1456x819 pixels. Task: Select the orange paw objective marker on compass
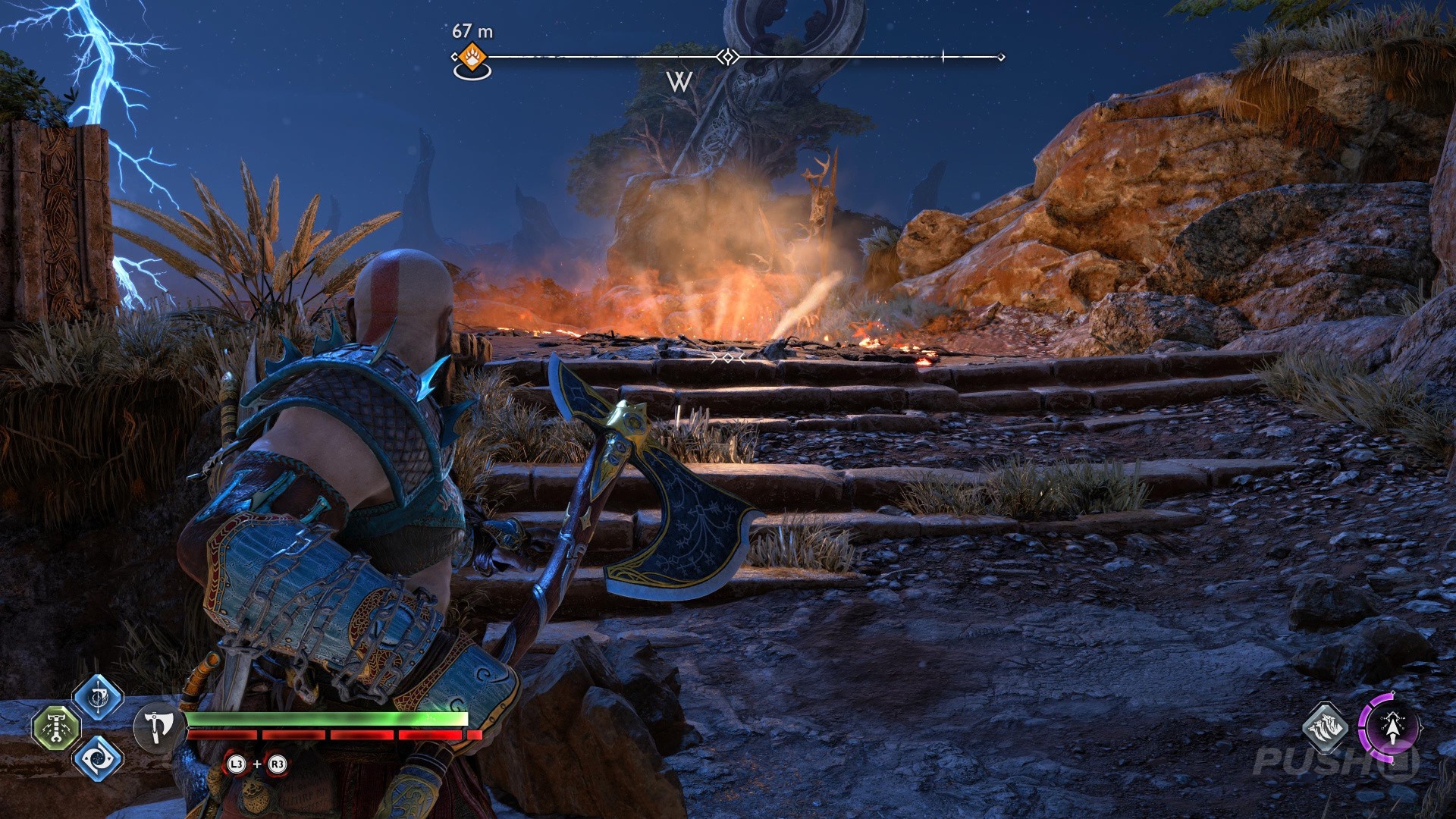coord(472,58)
